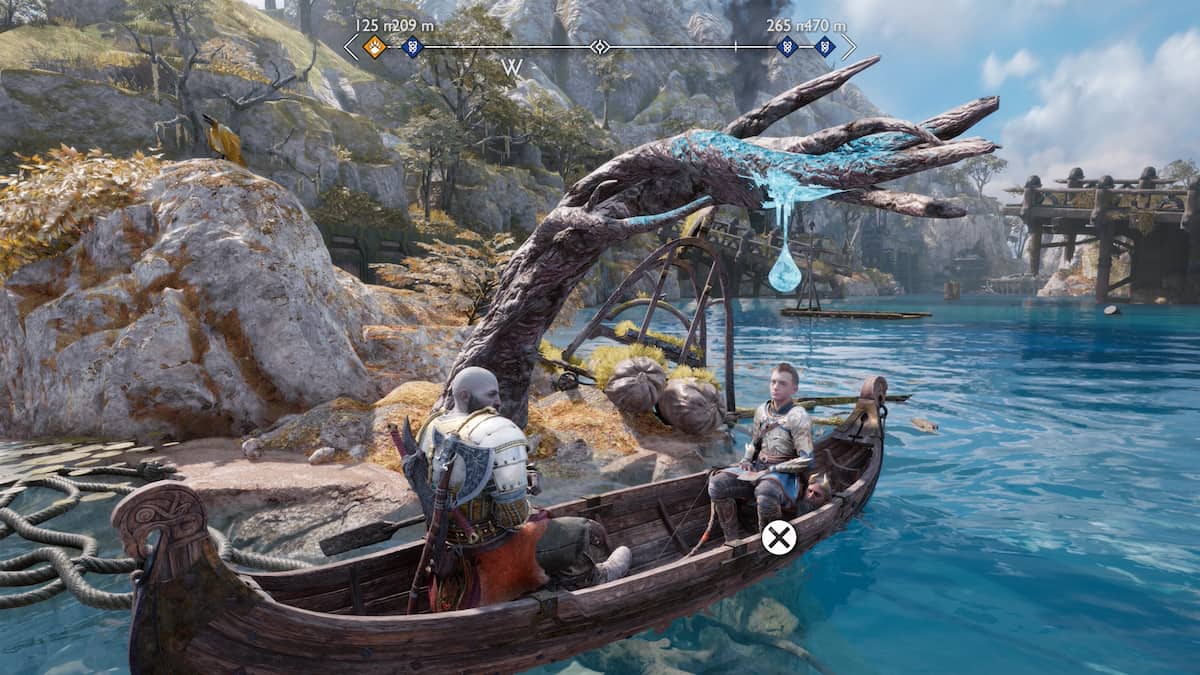Pick the blue compass marker at 470 m
The image size is (1200, 675).
click(x=824, y=46)
